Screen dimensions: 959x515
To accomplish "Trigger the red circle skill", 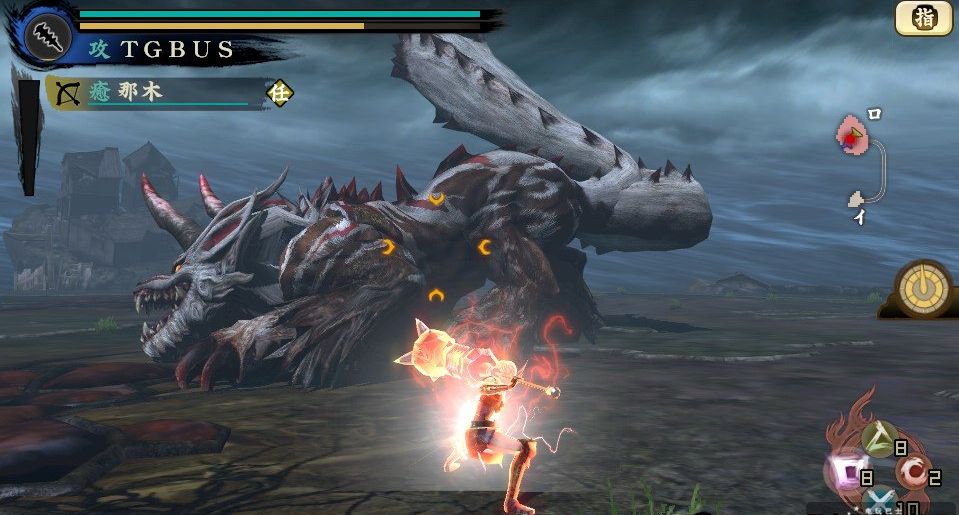I will click(913, 471).
